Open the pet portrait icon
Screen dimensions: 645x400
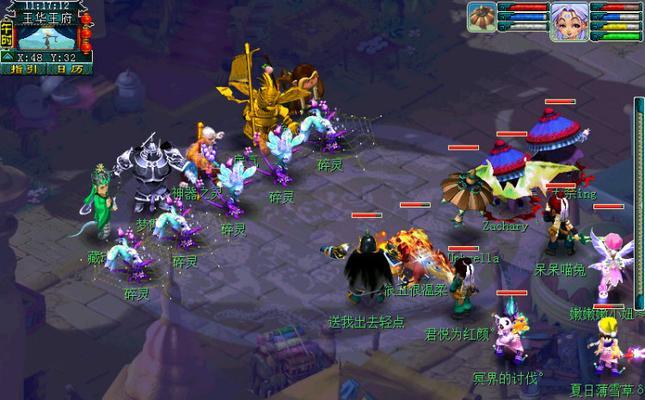(483, 18)
